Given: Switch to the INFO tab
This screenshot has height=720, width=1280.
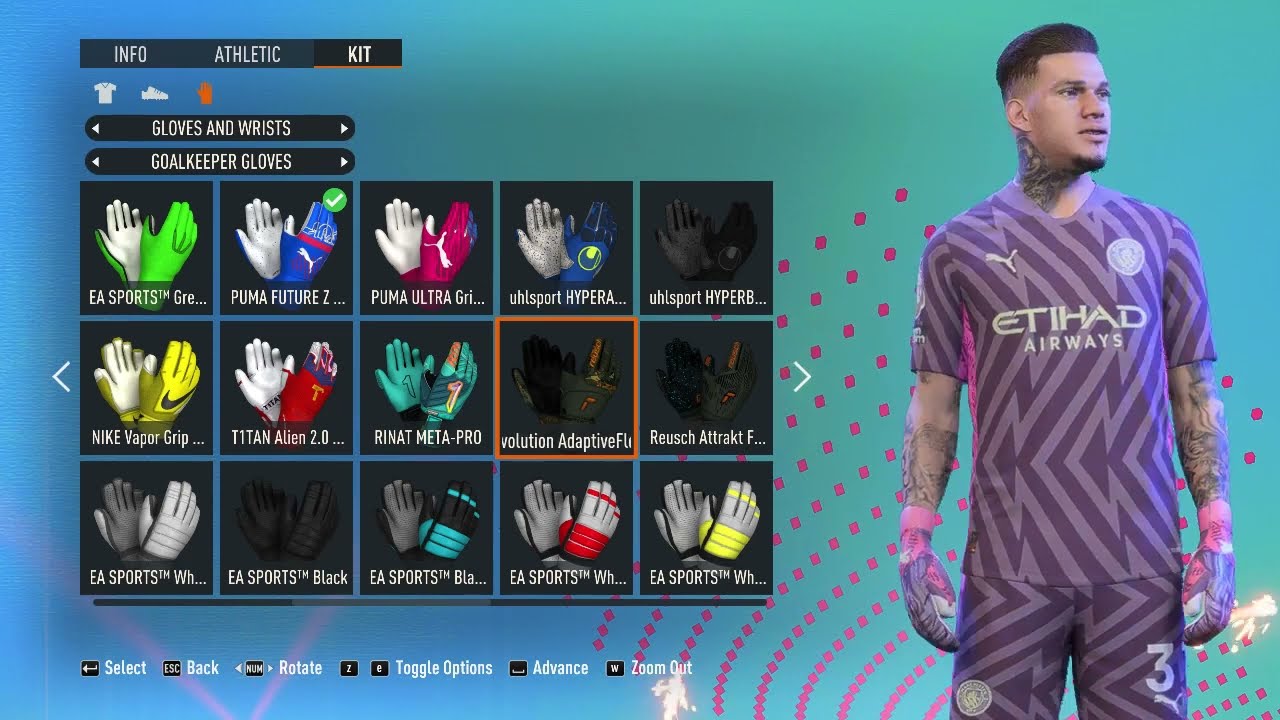Looking at the screenshot, I should 130,54.
